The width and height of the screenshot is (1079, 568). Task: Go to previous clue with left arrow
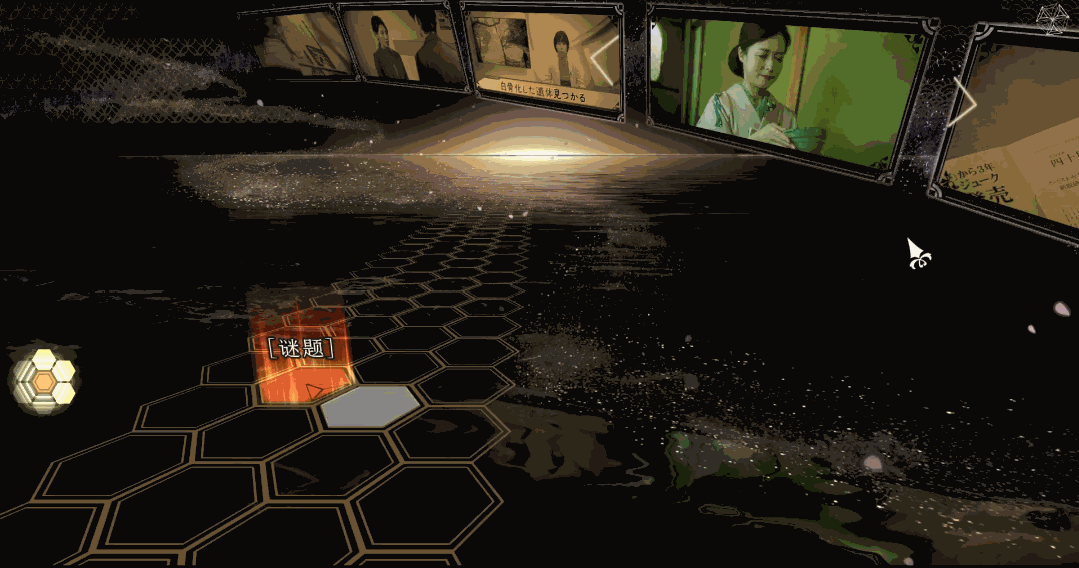pos(604,62)
